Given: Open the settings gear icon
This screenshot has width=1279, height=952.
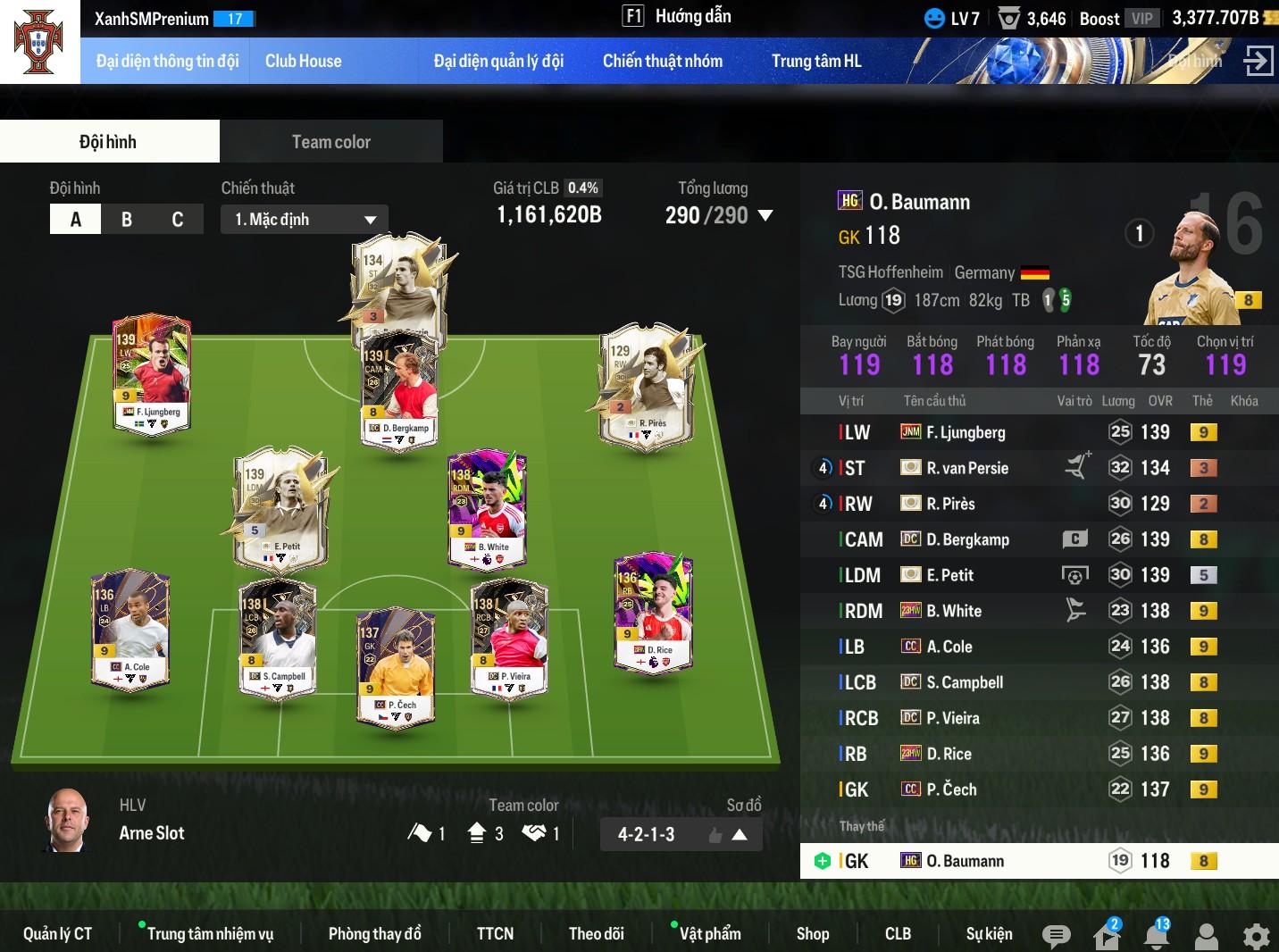Looking at the screenshot, I should 1256,936.
